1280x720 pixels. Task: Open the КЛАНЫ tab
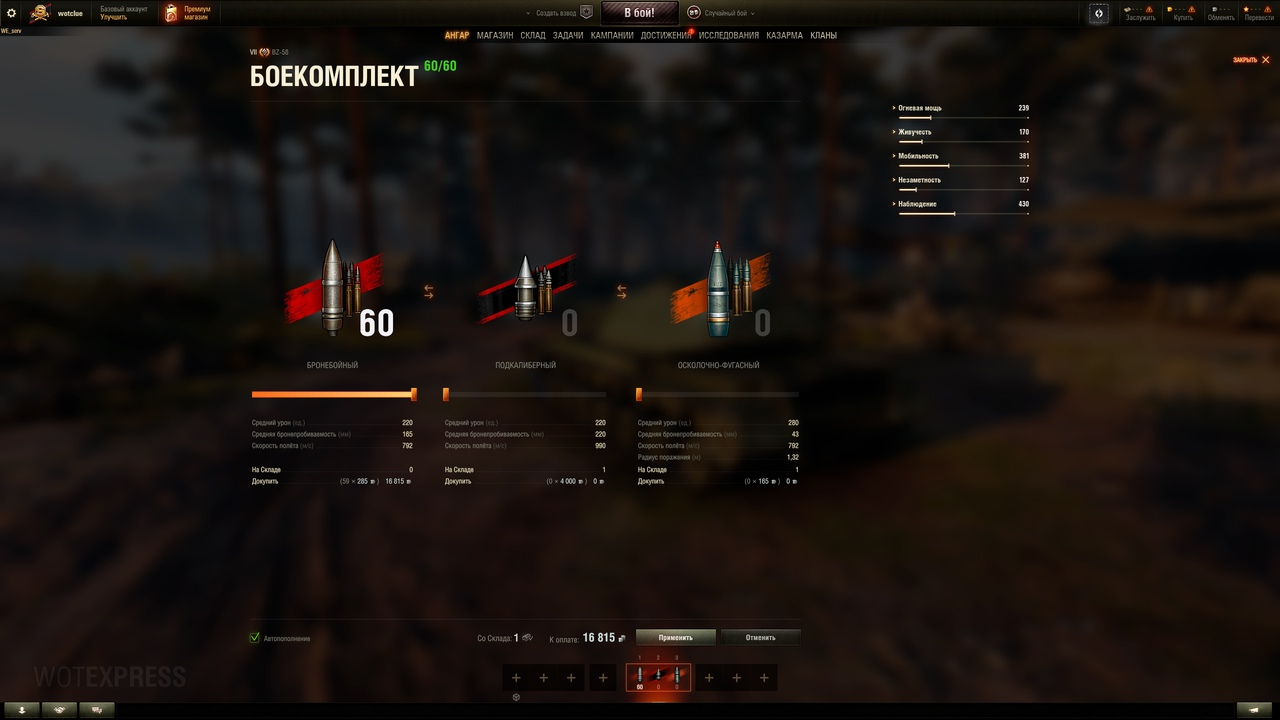(824, 35)
